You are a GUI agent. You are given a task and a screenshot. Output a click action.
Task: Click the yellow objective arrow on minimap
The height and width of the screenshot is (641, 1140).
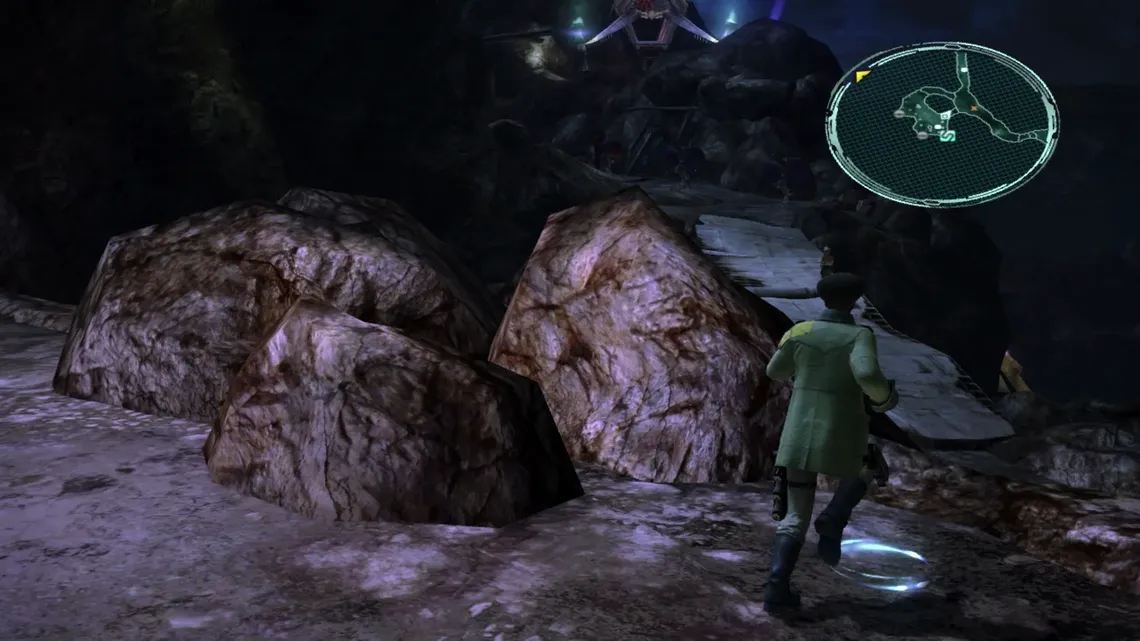point(861,76)
